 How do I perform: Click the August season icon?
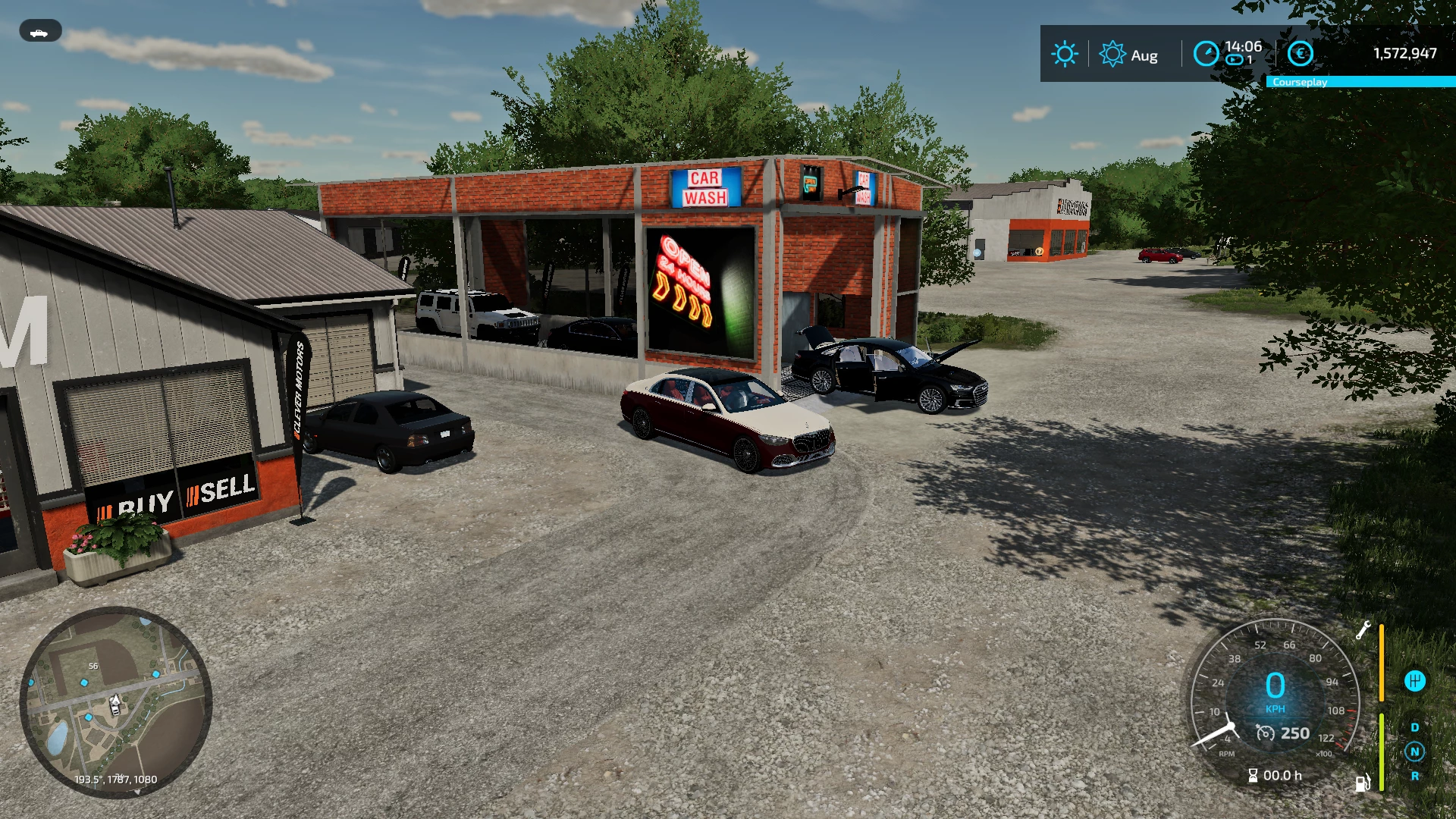(x=1112, y=54)
